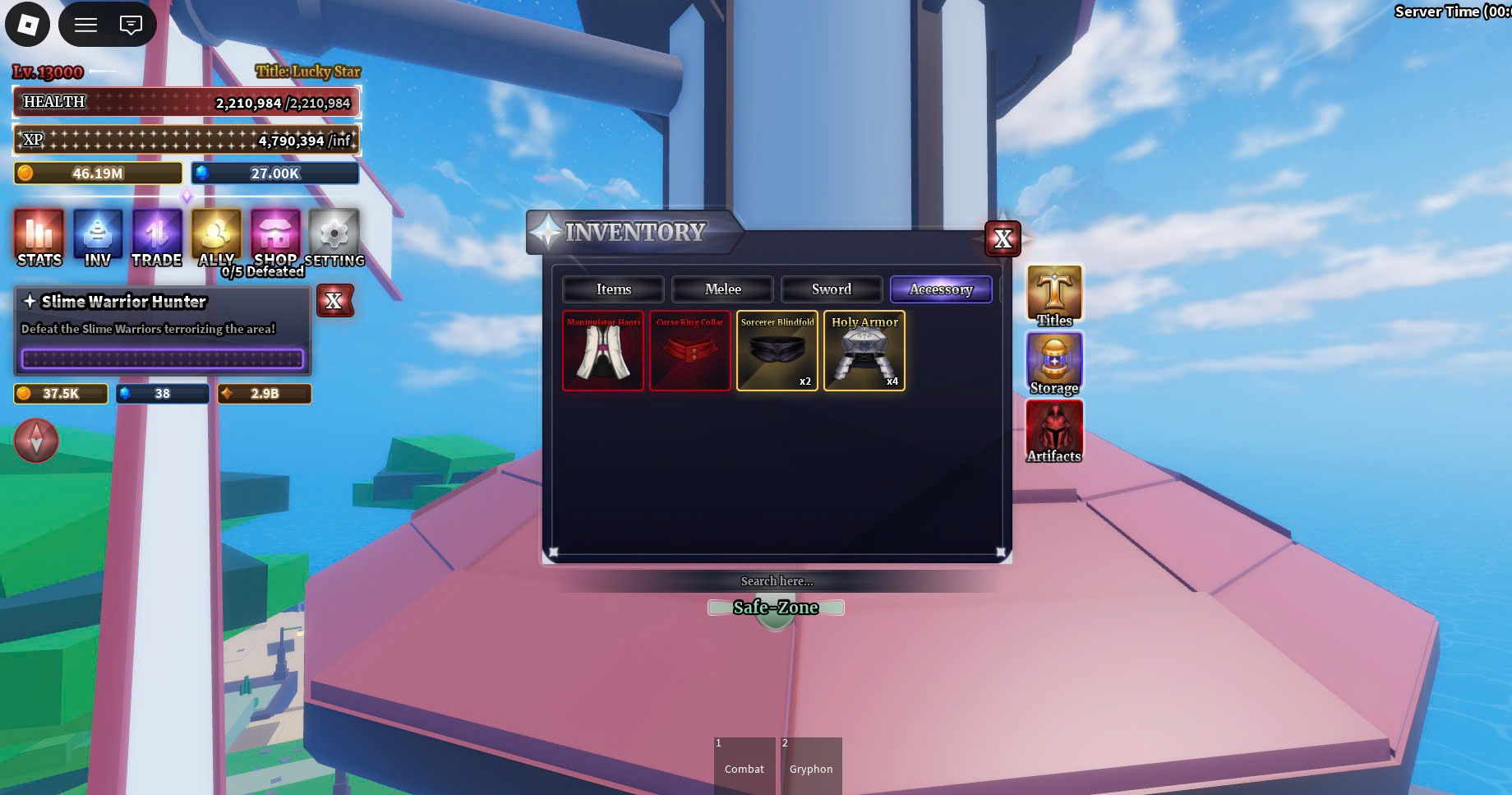Viewport: 1512px width, 795px height.
Task: Select the Manipulator Haori accessory
Action: [x=603, y=351]
